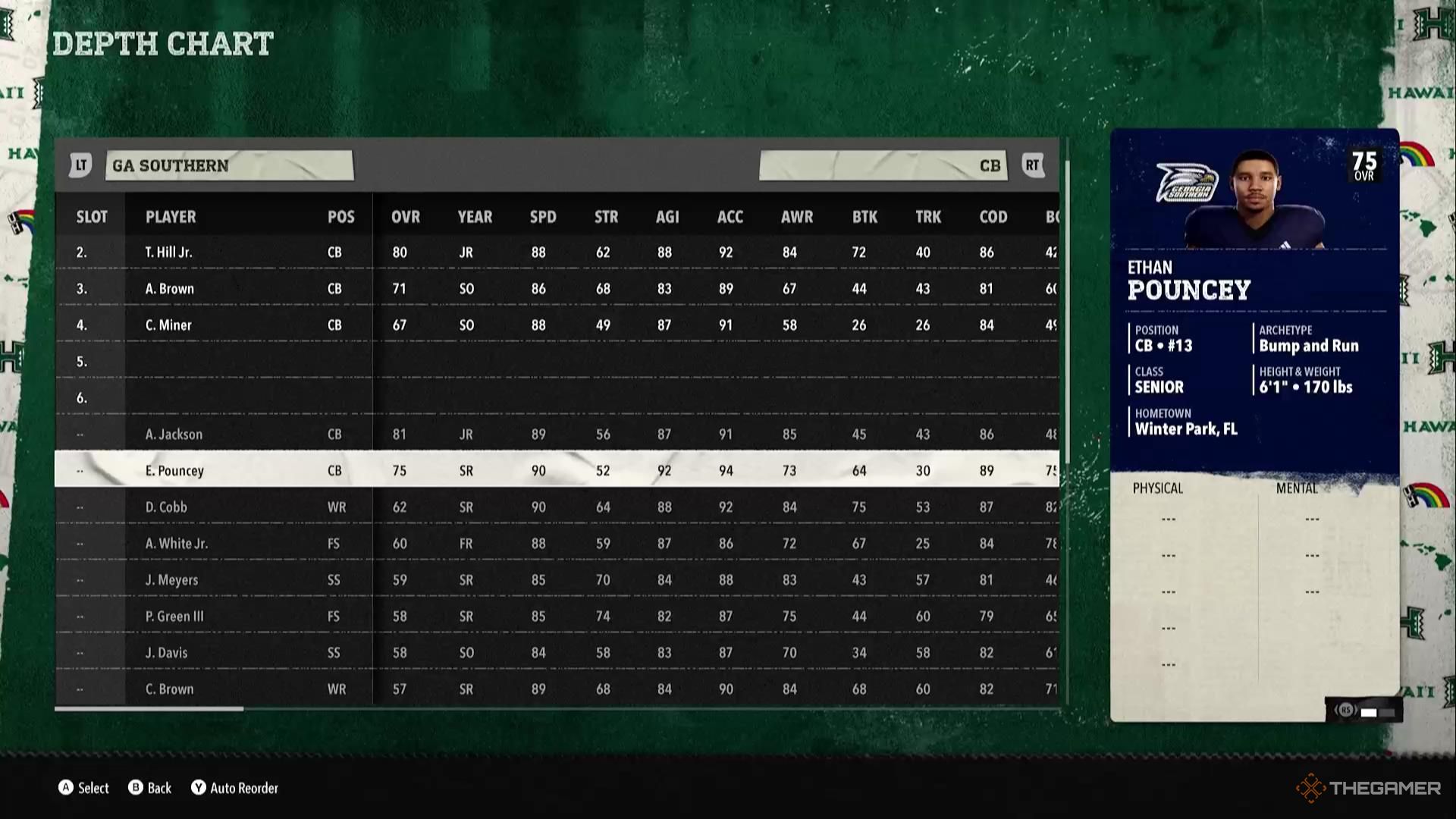Sort players by the SPD column
Image resolution: width=1456 pixels, height=819 pixels.
pos(542,217)
